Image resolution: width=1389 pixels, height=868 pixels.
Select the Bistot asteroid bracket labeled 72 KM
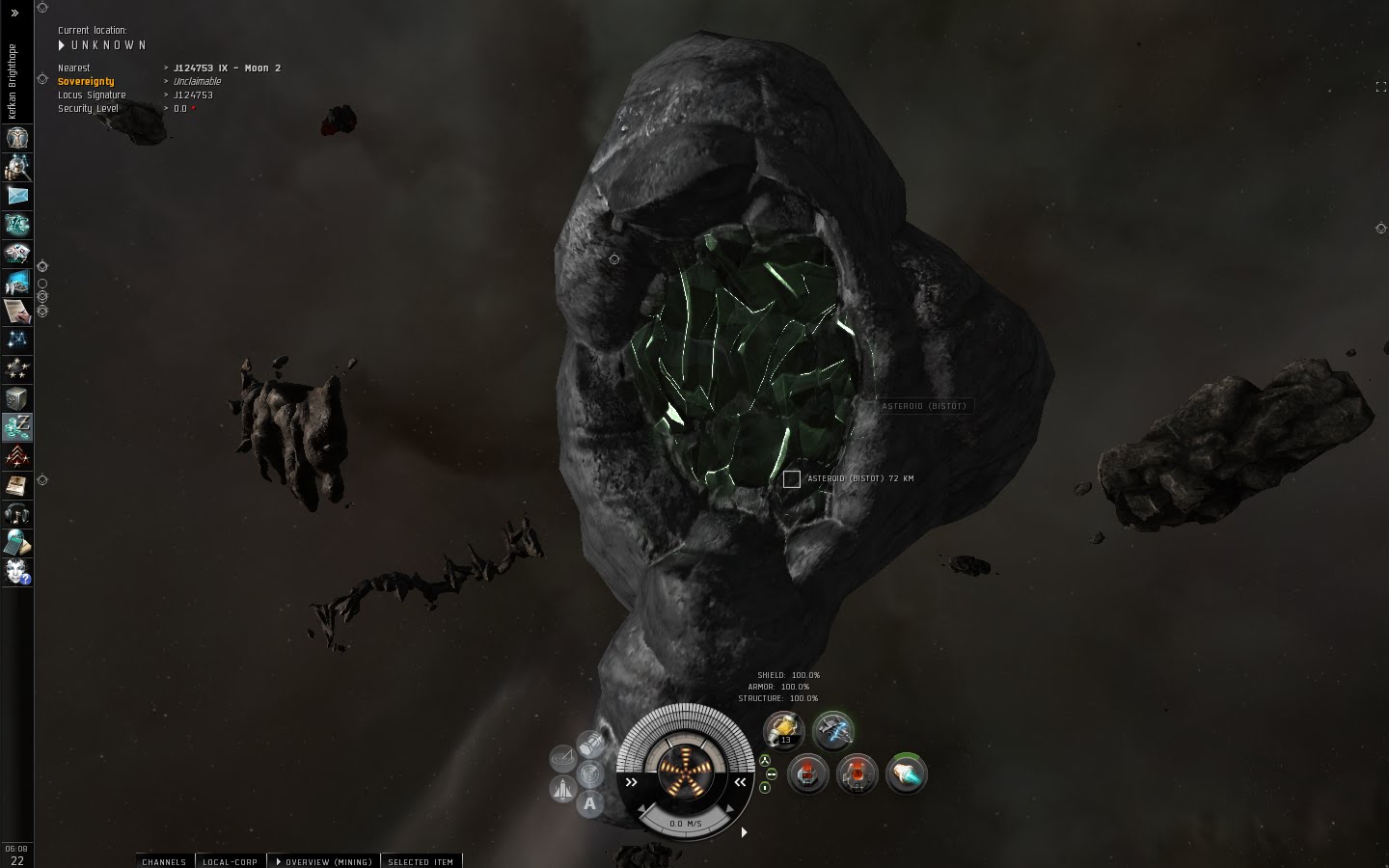point(792,478)
